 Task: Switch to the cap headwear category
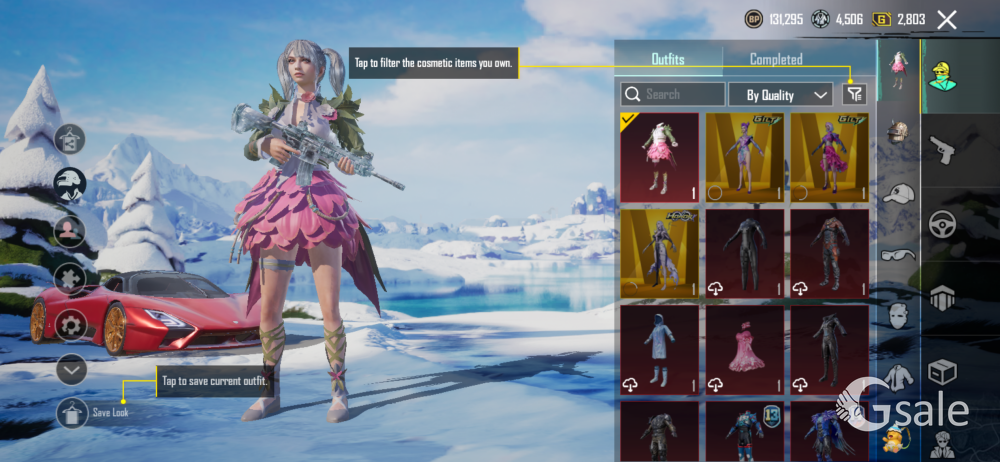point(898,194)
